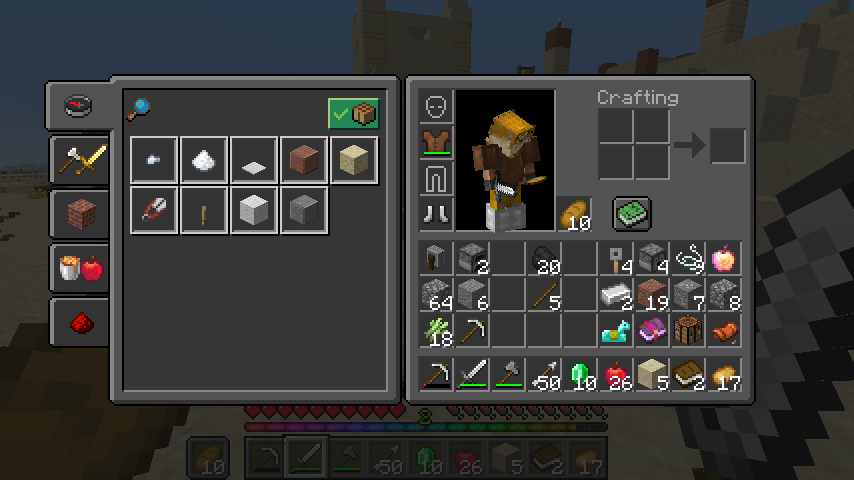Select the stack of 20 coal
The height and width of the screenshot is (480, 854).
[545, 259]
